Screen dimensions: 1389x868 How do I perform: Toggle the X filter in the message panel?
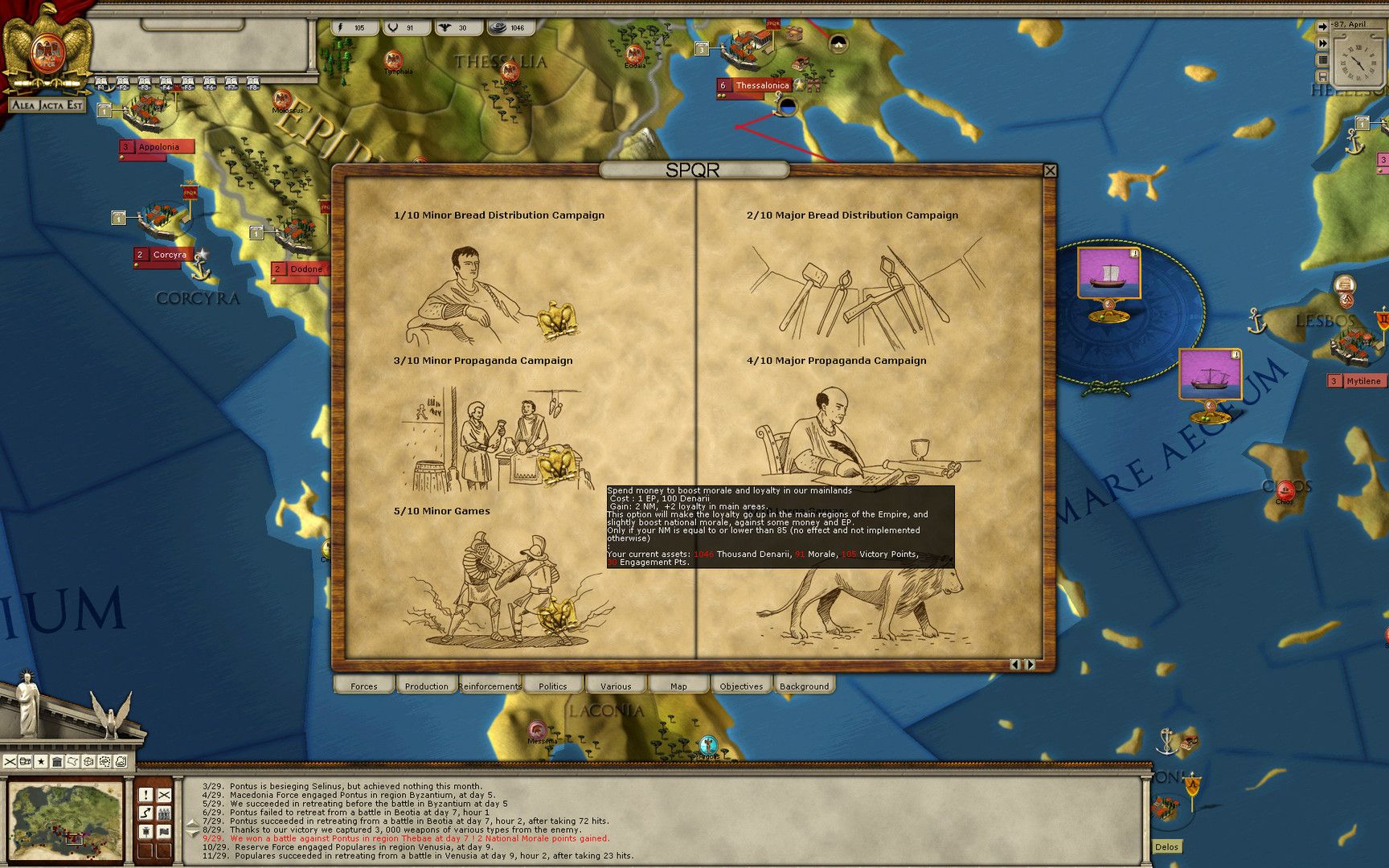pos(165,795)
